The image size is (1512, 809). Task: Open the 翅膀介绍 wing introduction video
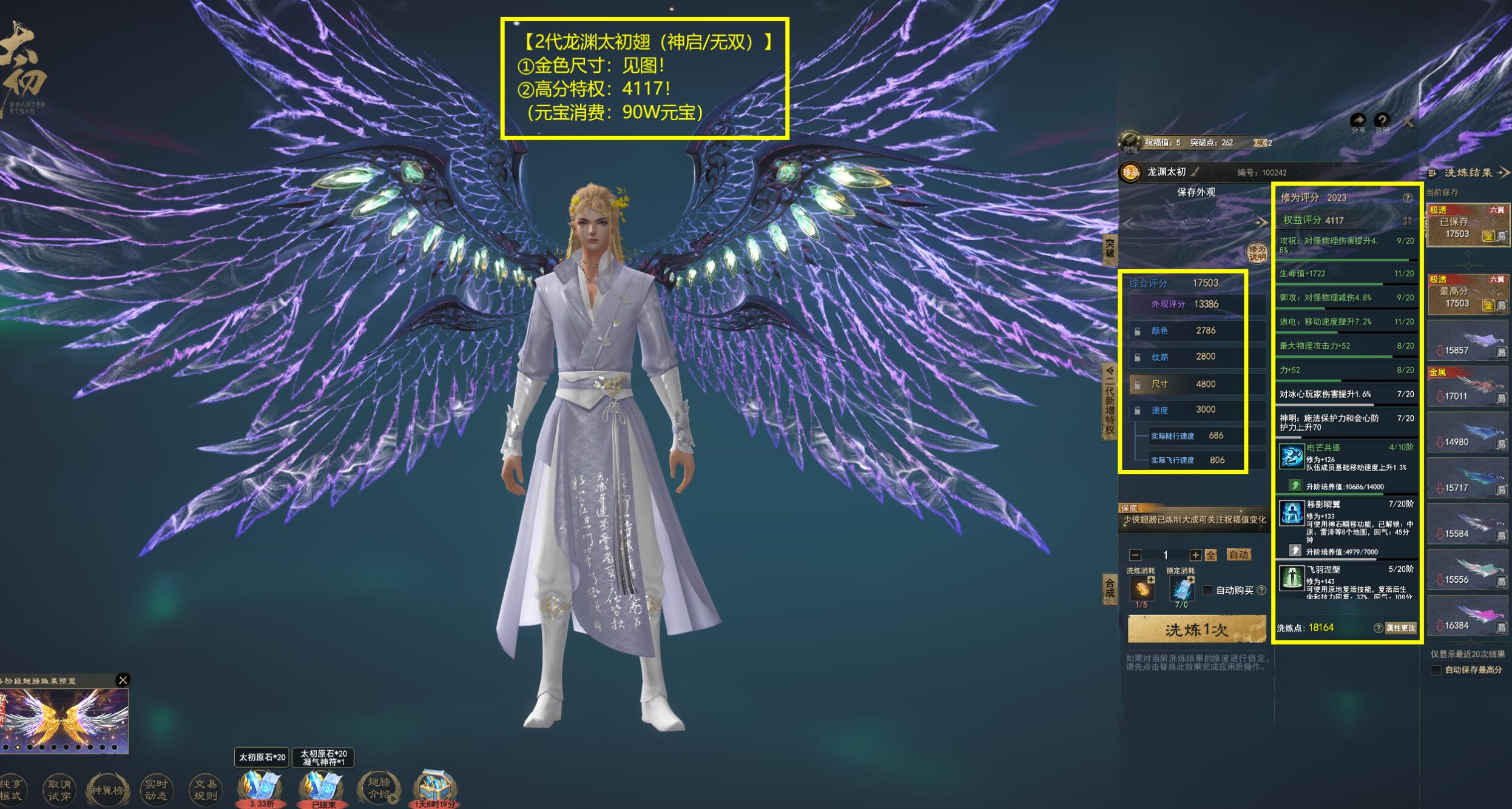tap(379, 788)
